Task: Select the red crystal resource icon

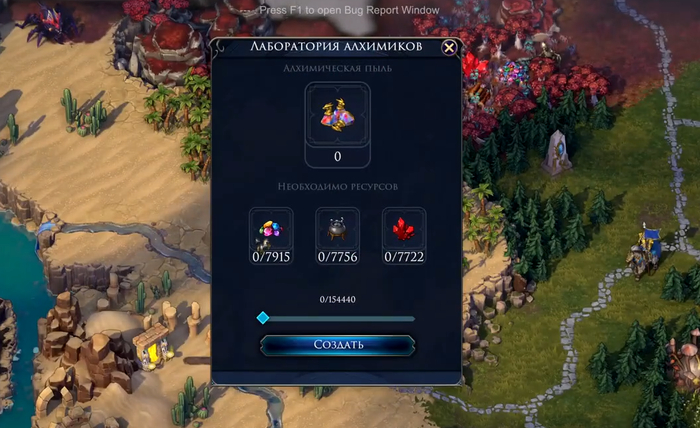Action: [x=404, y=229]
